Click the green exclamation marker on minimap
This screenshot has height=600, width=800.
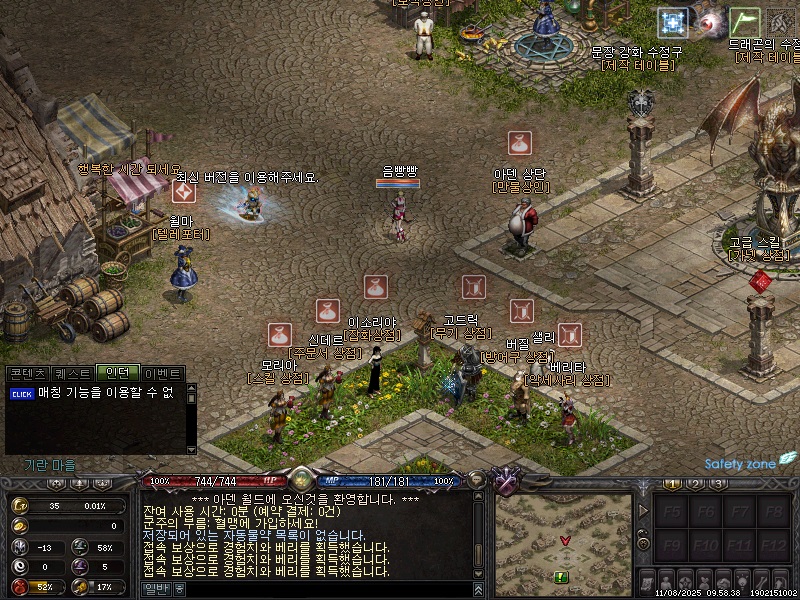[x=561, y=577]
